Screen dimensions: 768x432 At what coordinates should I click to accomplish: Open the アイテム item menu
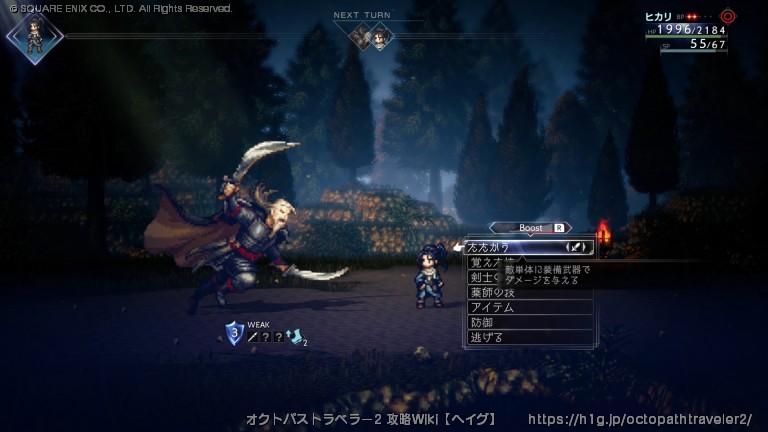tap(492, 307)
